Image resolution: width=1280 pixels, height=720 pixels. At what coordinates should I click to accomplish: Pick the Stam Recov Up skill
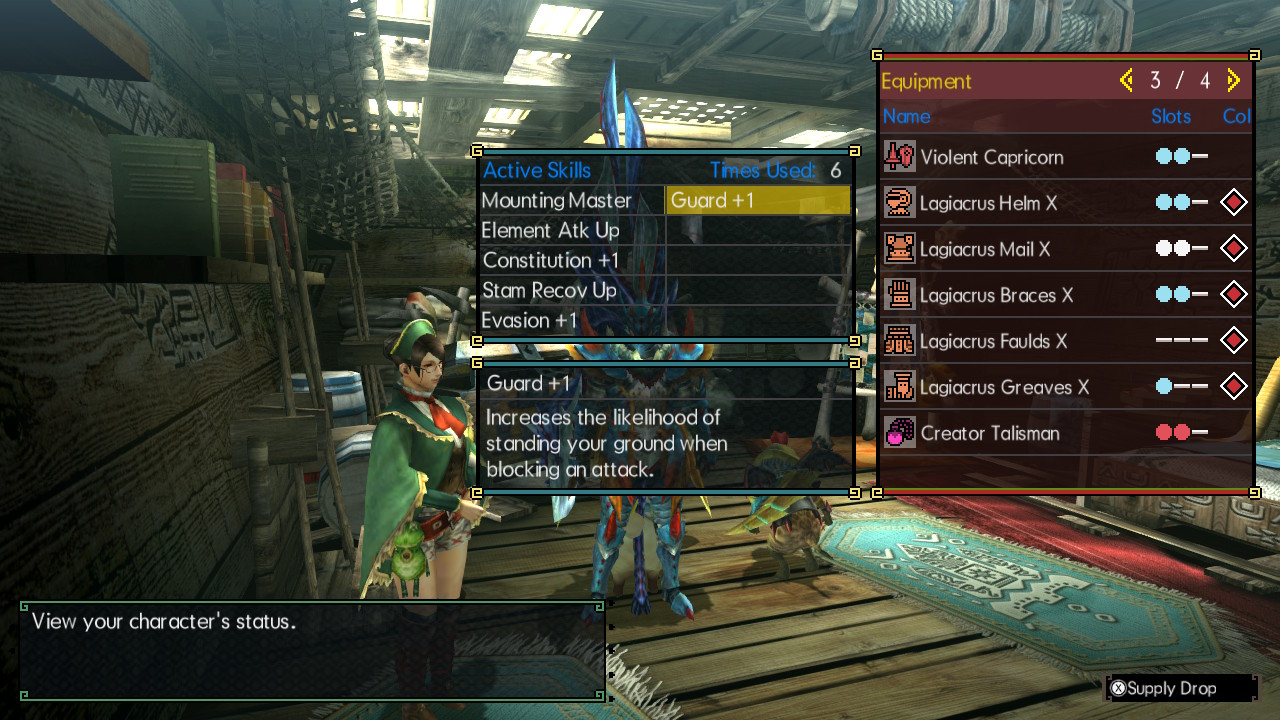(549, 291)
